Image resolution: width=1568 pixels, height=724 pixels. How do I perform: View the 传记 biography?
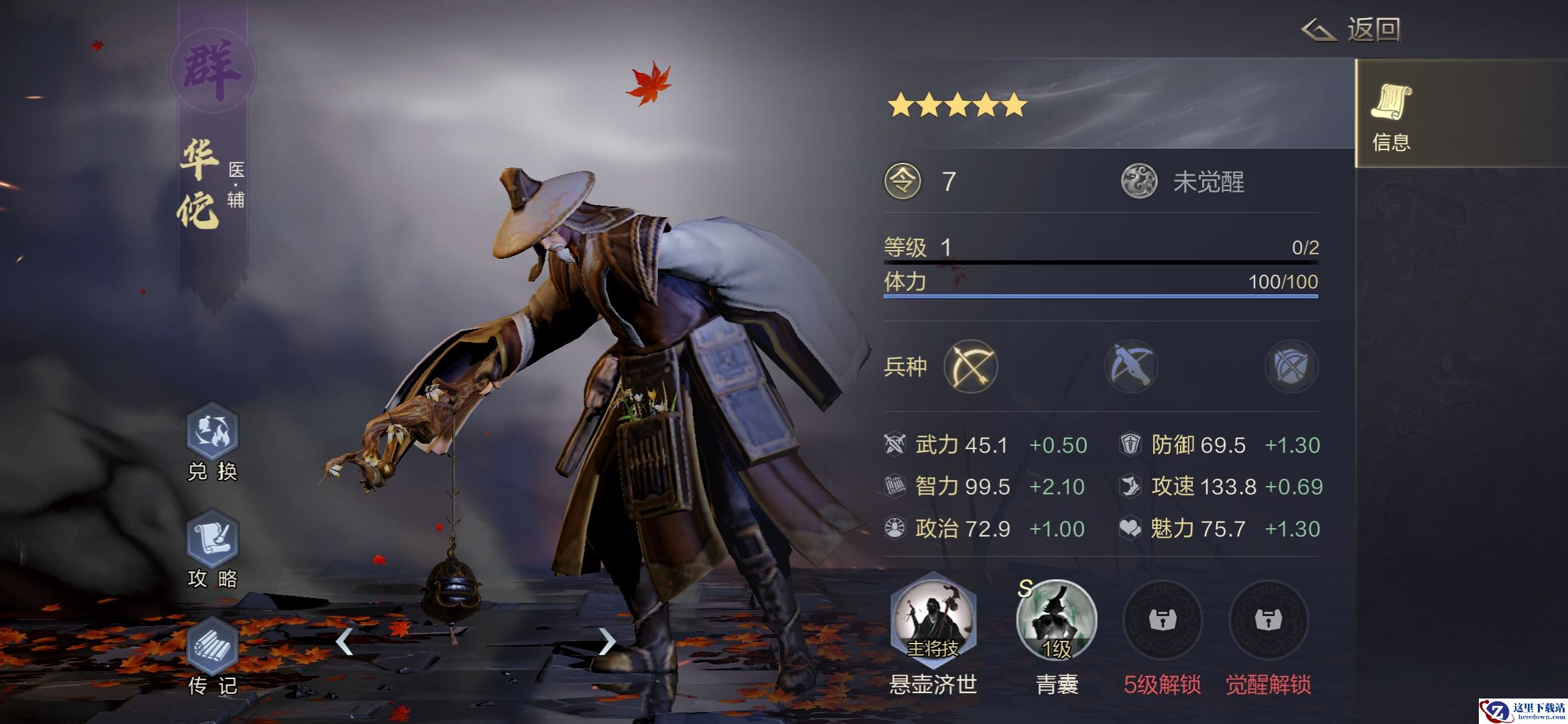click(212, 647)
